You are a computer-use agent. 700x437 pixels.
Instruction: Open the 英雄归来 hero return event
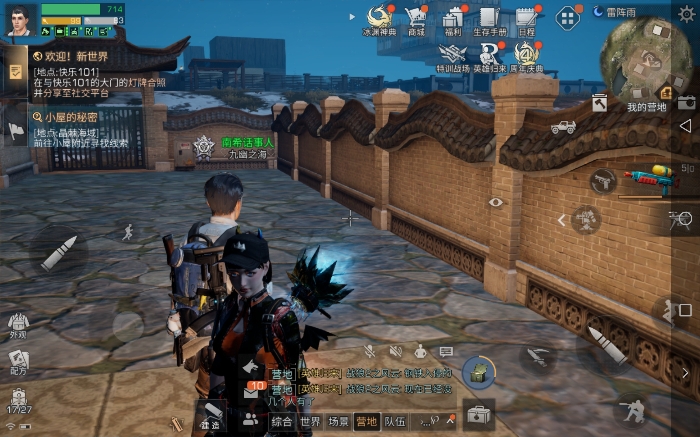coord(489,56)
